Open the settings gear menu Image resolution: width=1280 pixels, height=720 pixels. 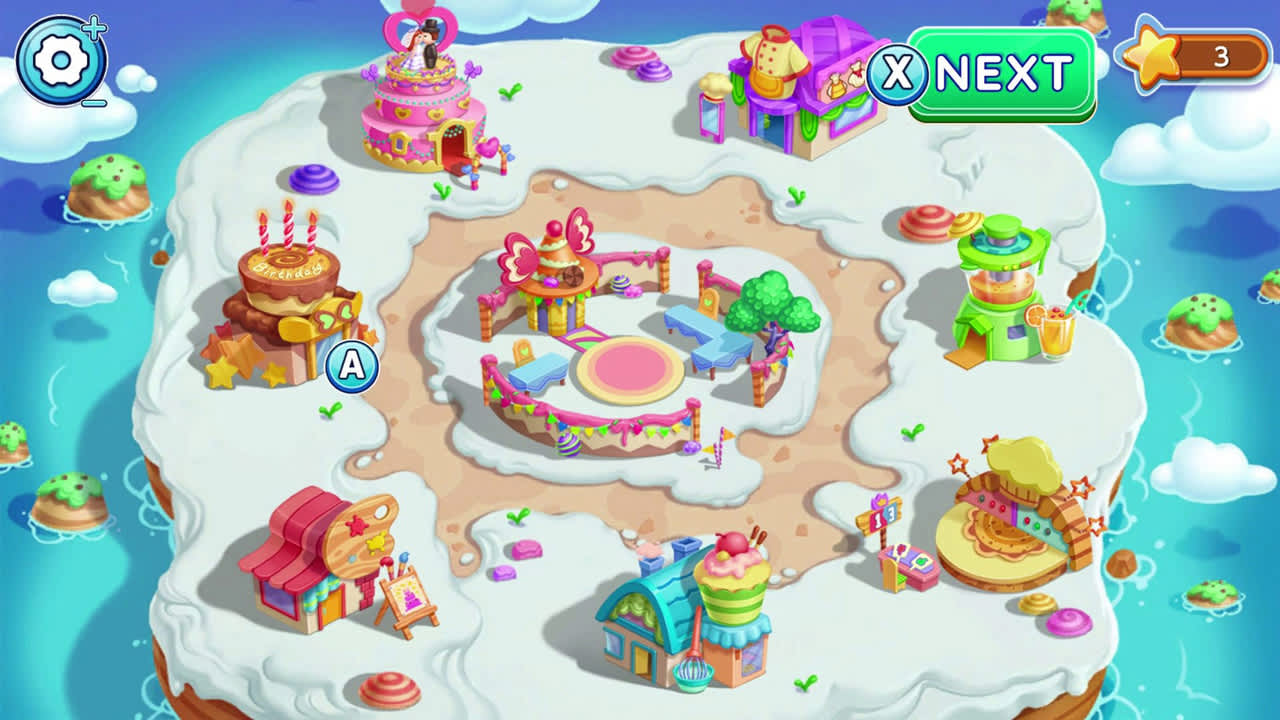[62, 60]
